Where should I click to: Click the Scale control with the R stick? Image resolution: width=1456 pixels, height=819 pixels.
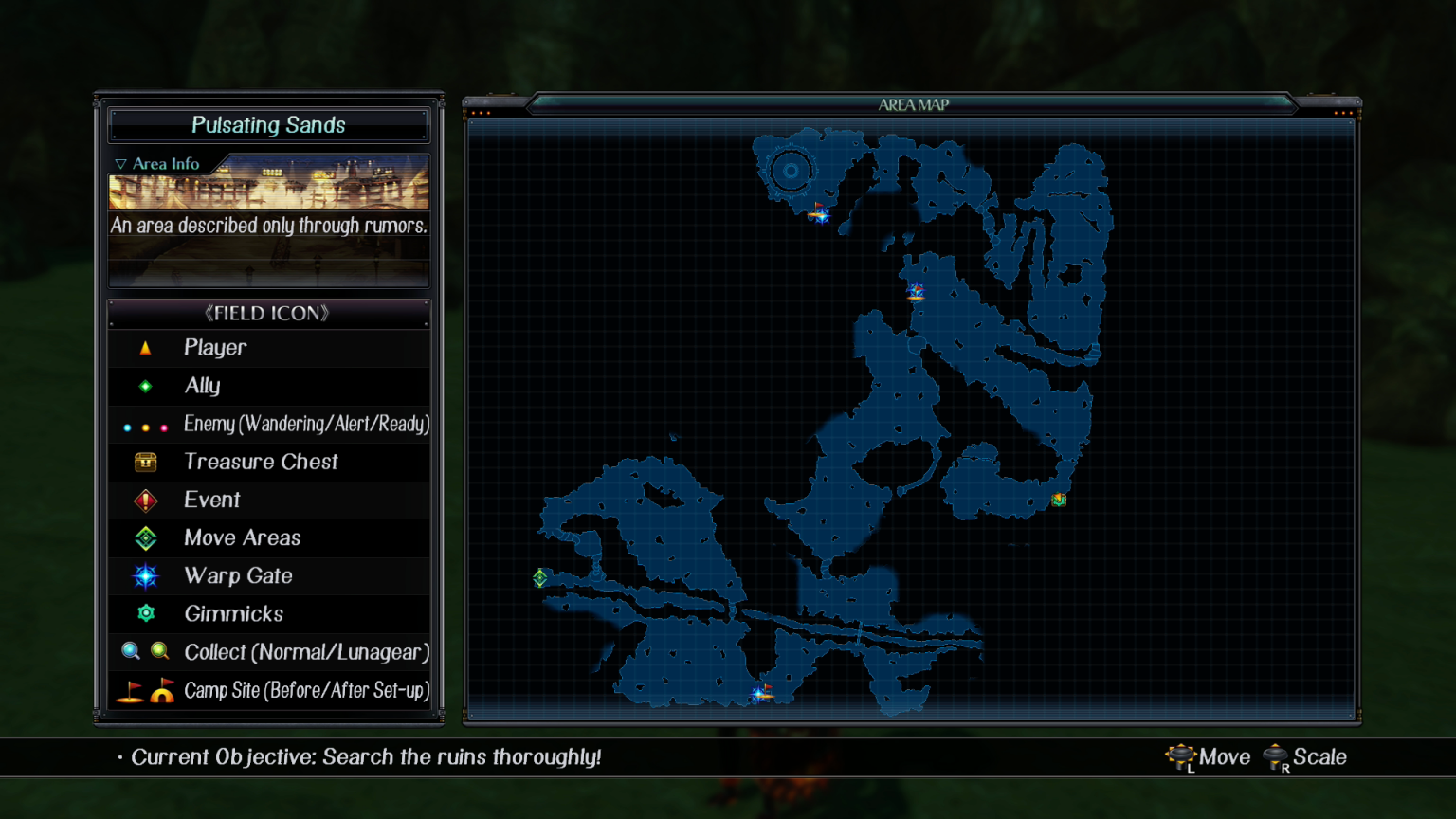tap(1306, 756)
